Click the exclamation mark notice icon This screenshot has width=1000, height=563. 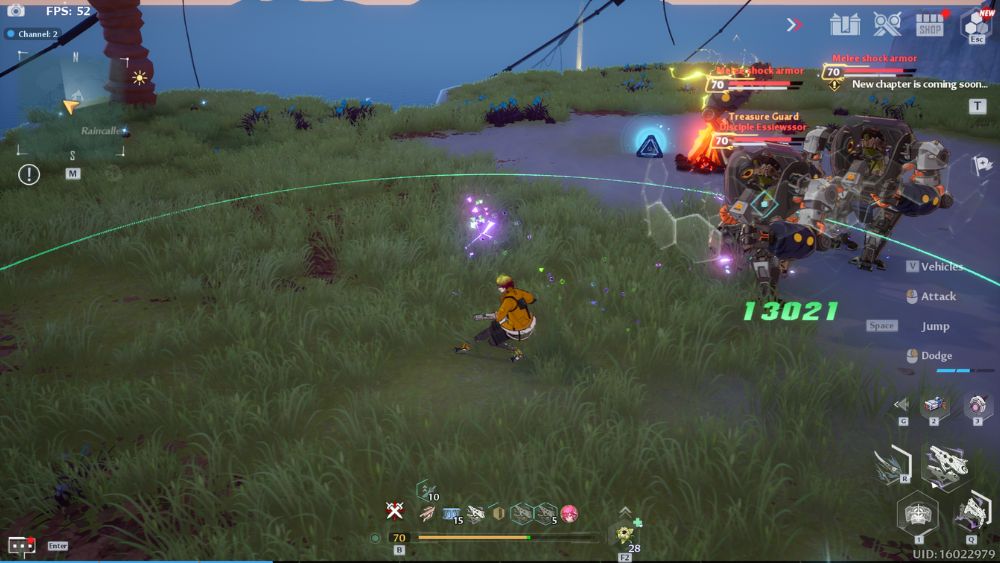tap(29, 174)
